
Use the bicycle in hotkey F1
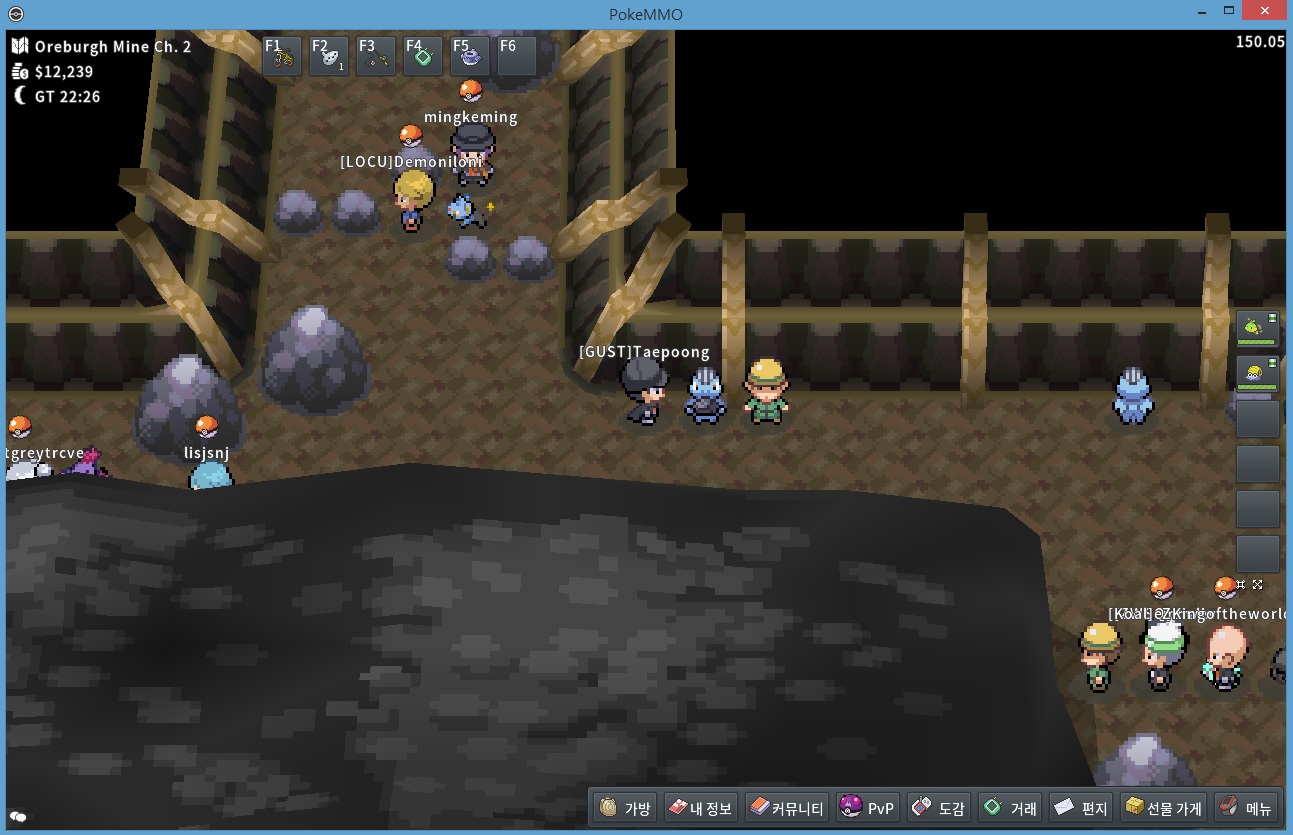(x=283, y=58)
